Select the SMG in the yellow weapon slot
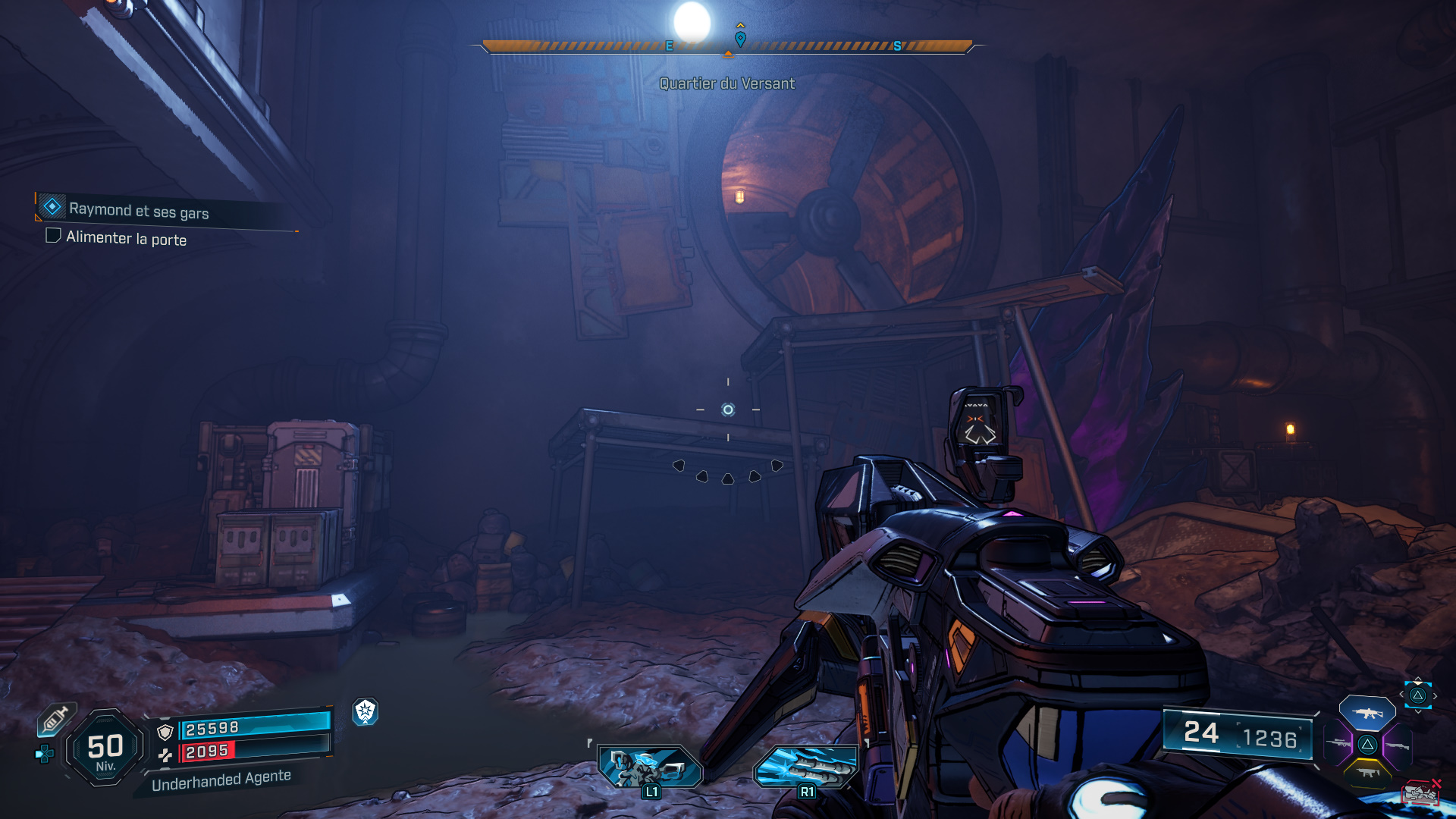This screenshot has height=819, width=1456. 1370,771
